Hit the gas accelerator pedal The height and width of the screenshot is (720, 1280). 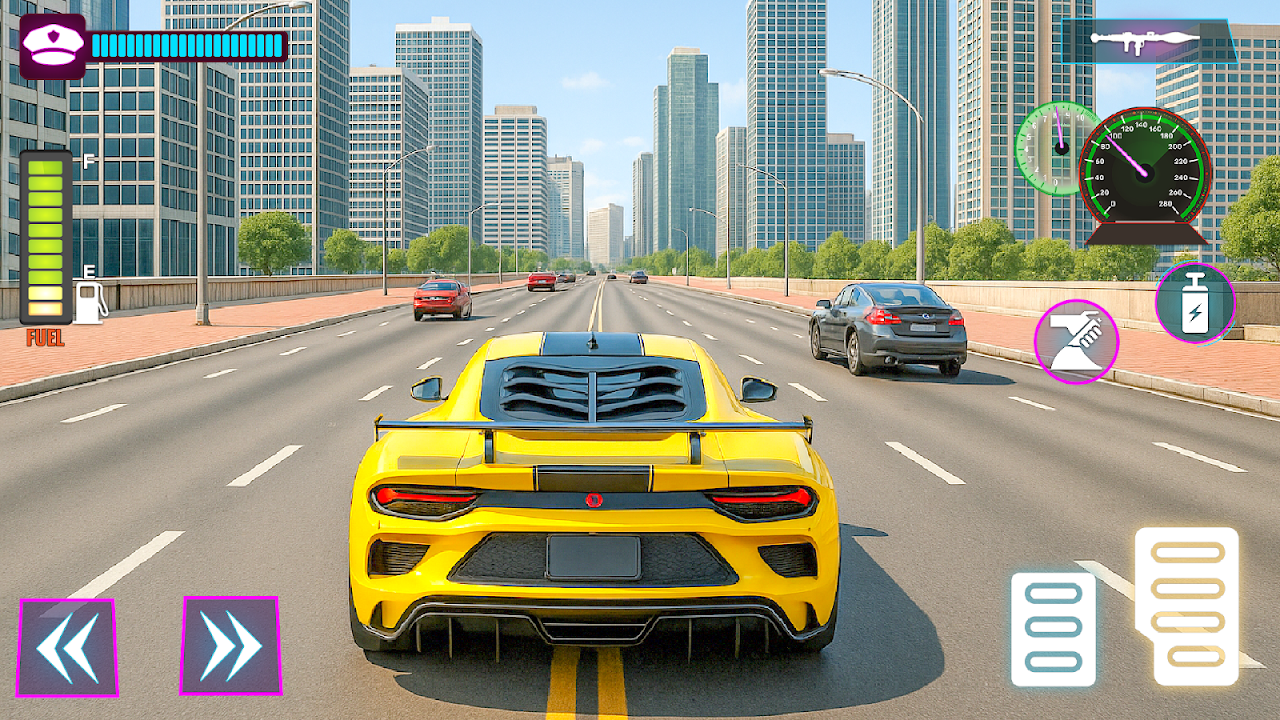[1187, 606]
